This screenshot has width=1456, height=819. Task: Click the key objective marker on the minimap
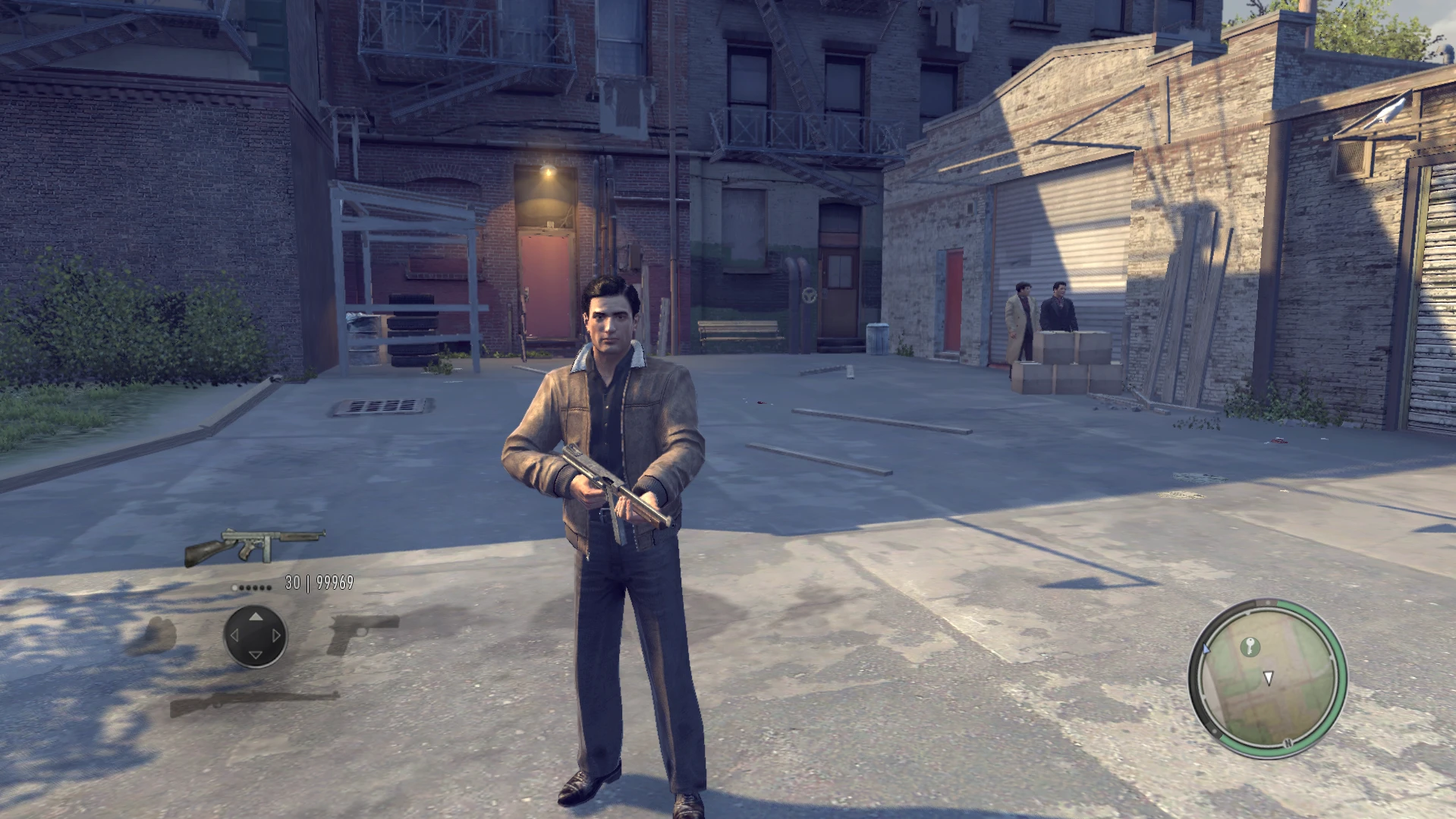pos(1250,647)
